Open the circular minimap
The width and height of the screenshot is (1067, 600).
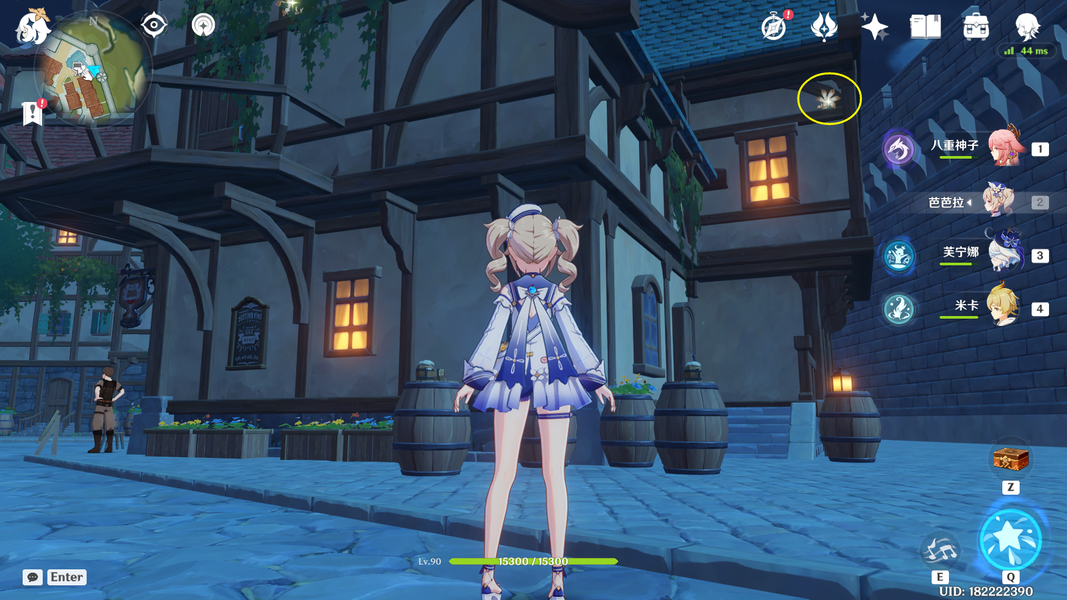point(94,69)
